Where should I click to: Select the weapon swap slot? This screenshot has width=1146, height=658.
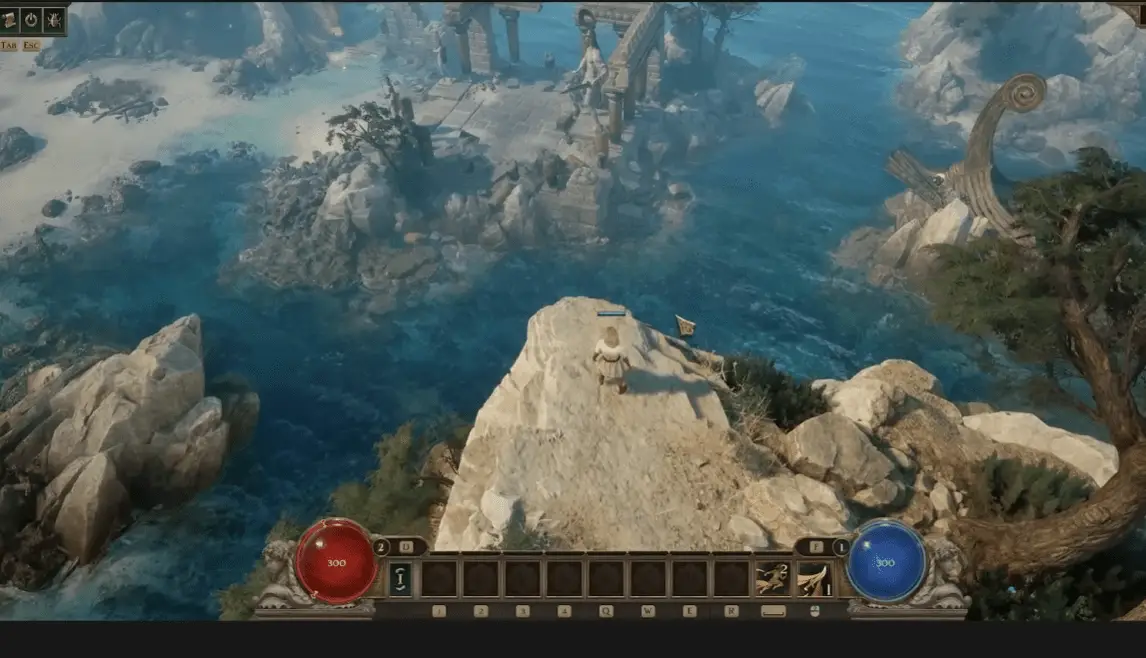[399, 577]
